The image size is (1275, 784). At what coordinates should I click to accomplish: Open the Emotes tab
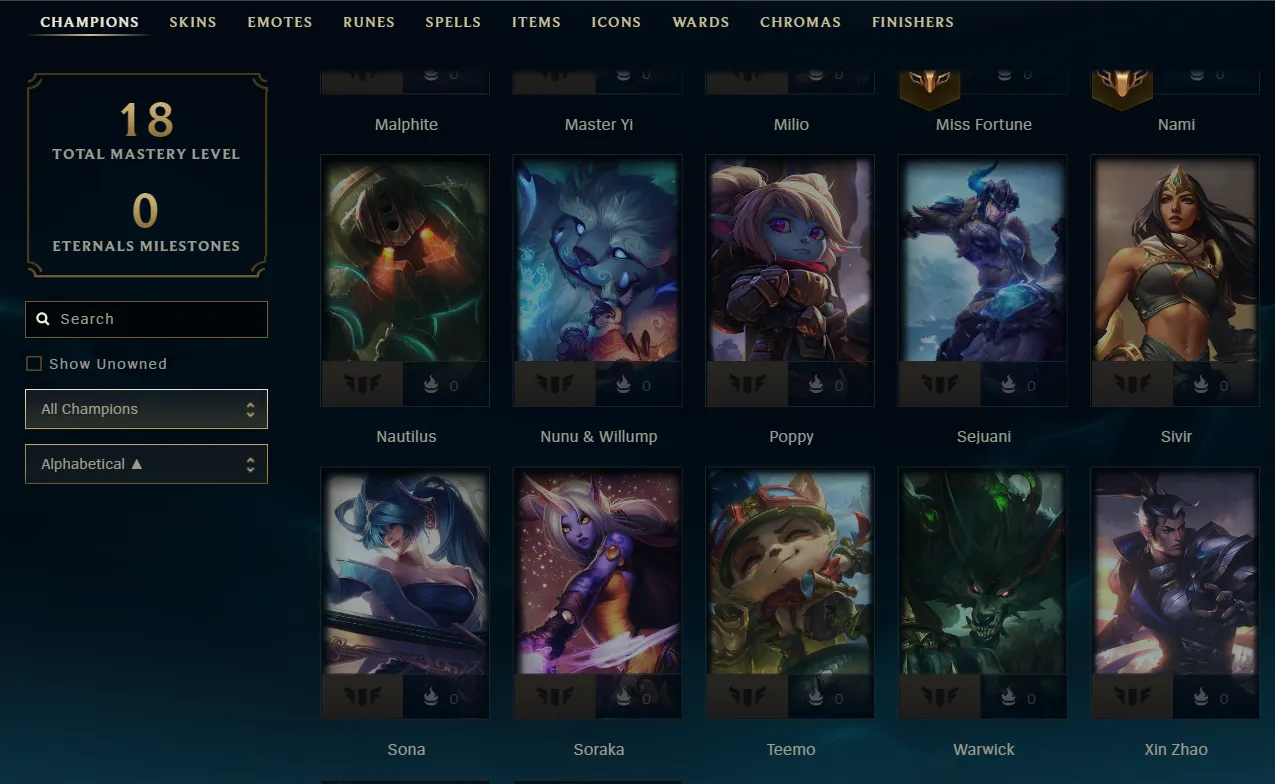[280, 22]
